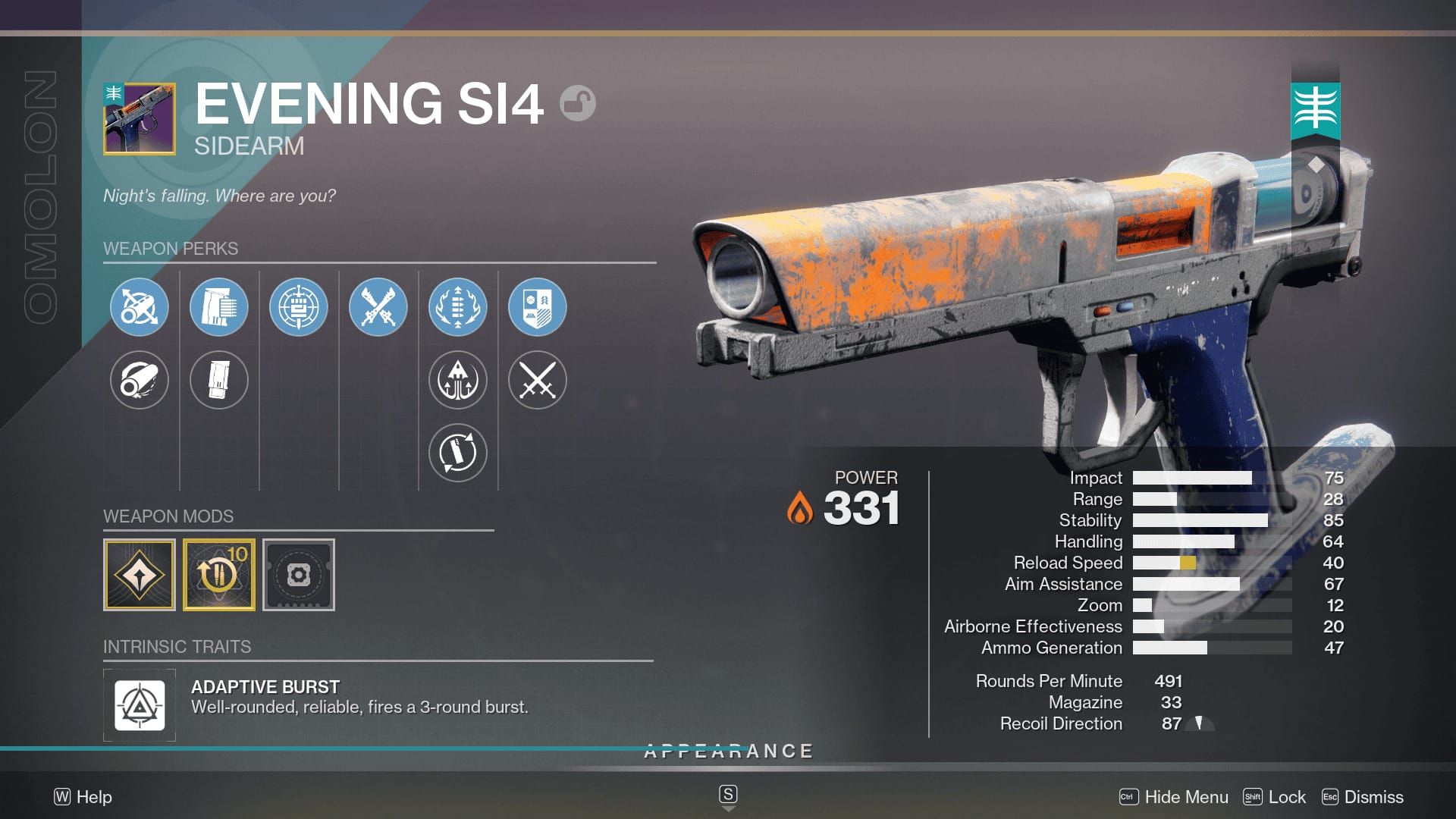The width and height of the screenshot is (1456, 819).
Task: Choose the magazine reload-cycle perk
Action: pyautogui.click(x=458, y=453)
